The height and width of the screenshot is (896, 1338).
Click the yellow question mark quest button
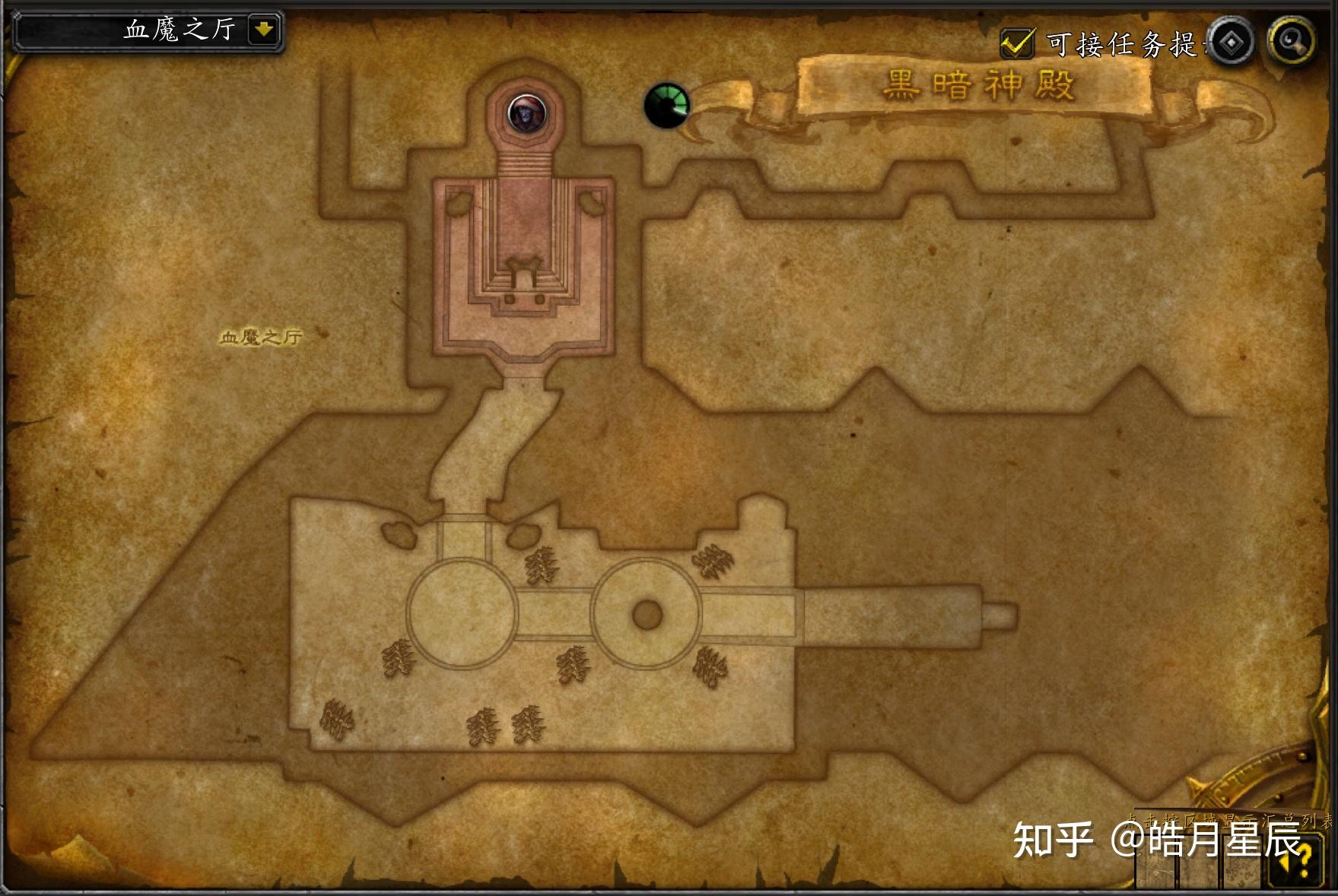click(1299, 861)
